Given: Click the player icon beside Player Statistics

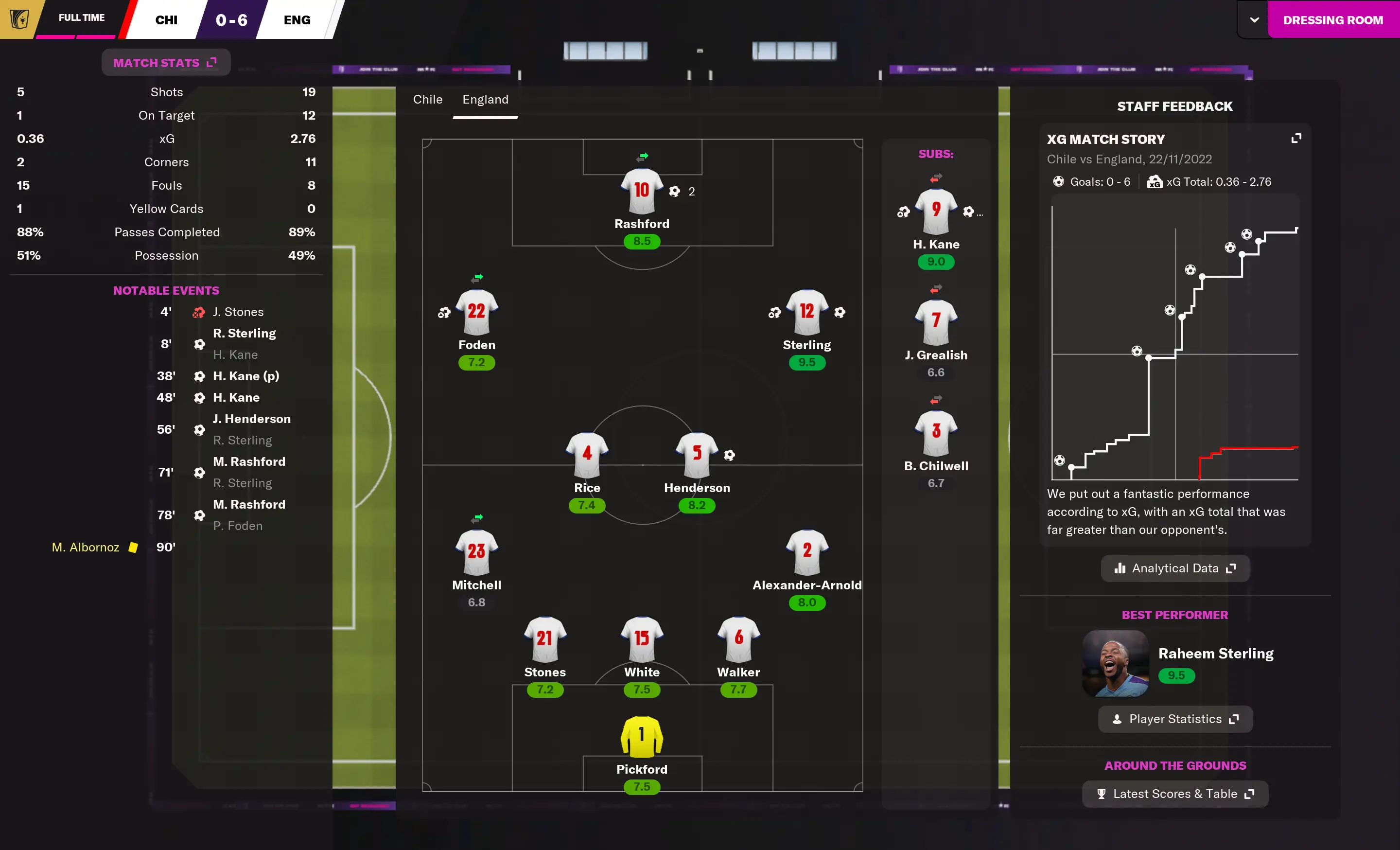Looking at the screenshot, I should (x=1117, y=719).
